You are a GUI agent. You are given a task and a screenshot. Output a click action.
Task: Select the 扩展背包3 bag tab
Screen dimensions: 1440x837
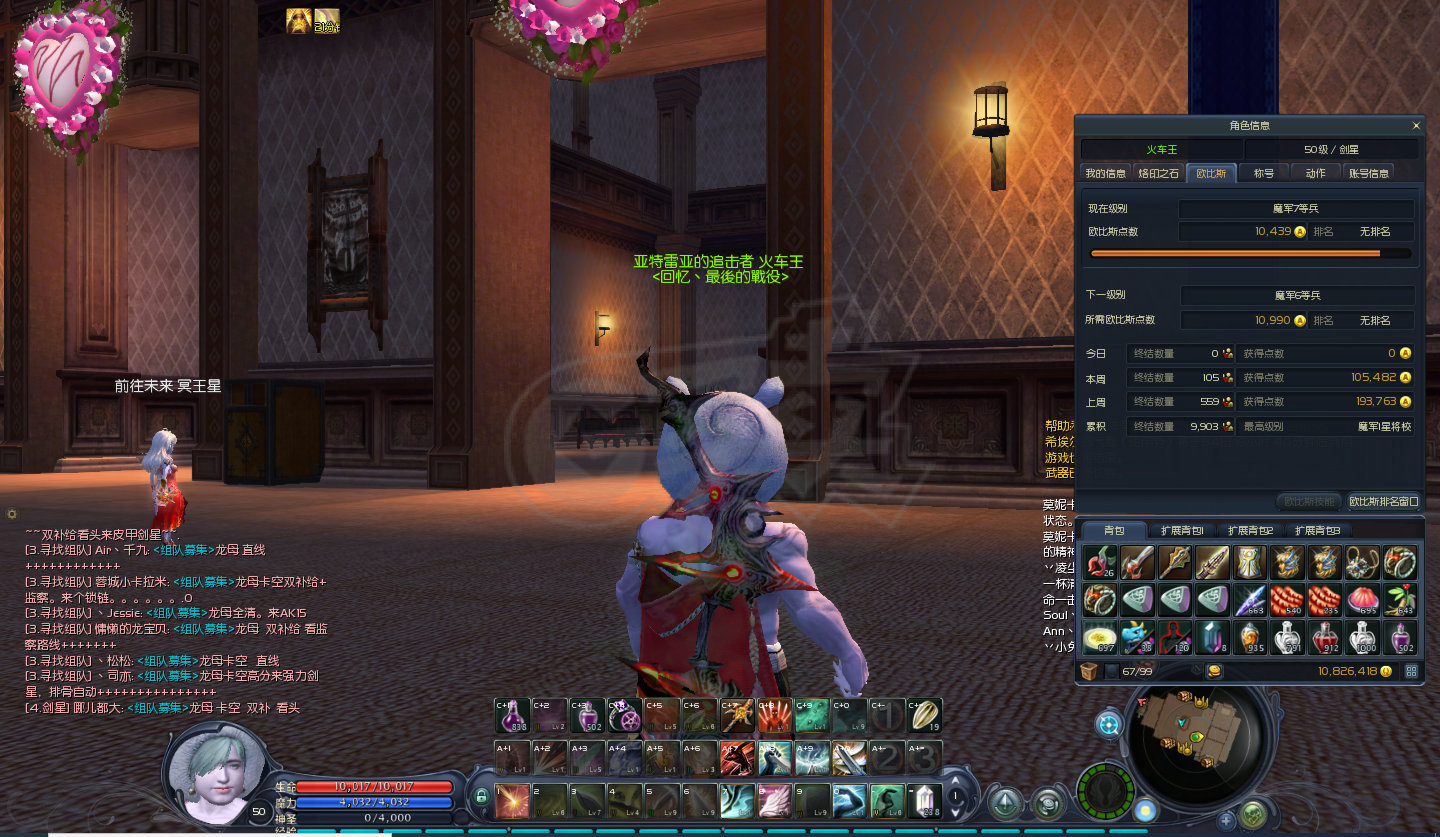1317,530
